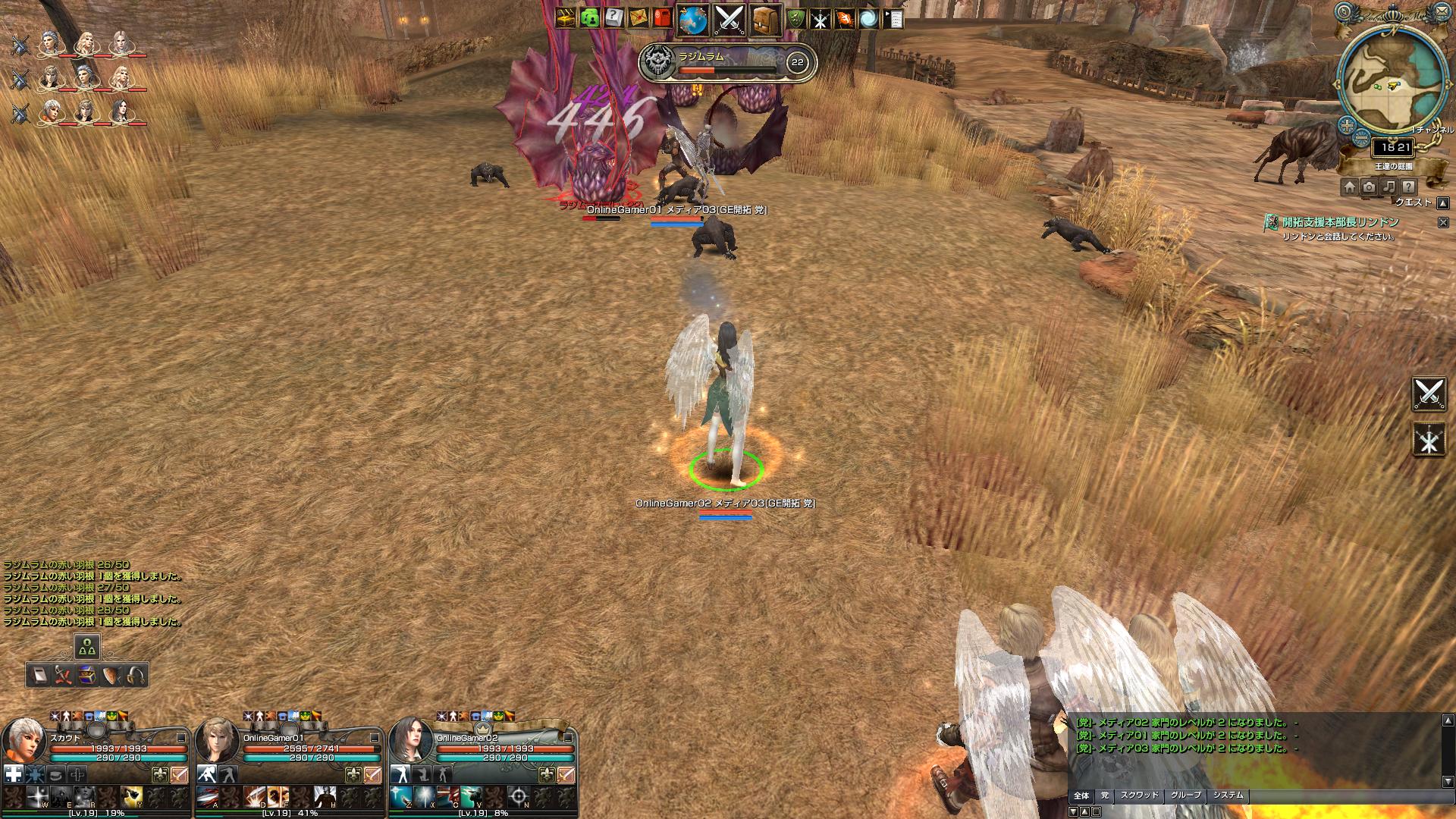The image size is (1456, 819).
Task: Switch to the 党 chat tab
Action: [x=1105, y=795]
